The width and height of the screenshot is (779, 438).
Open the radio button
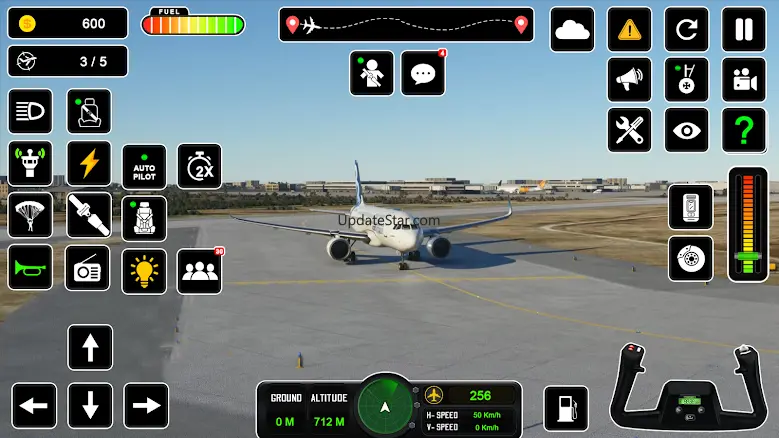[x=89, y=268]
